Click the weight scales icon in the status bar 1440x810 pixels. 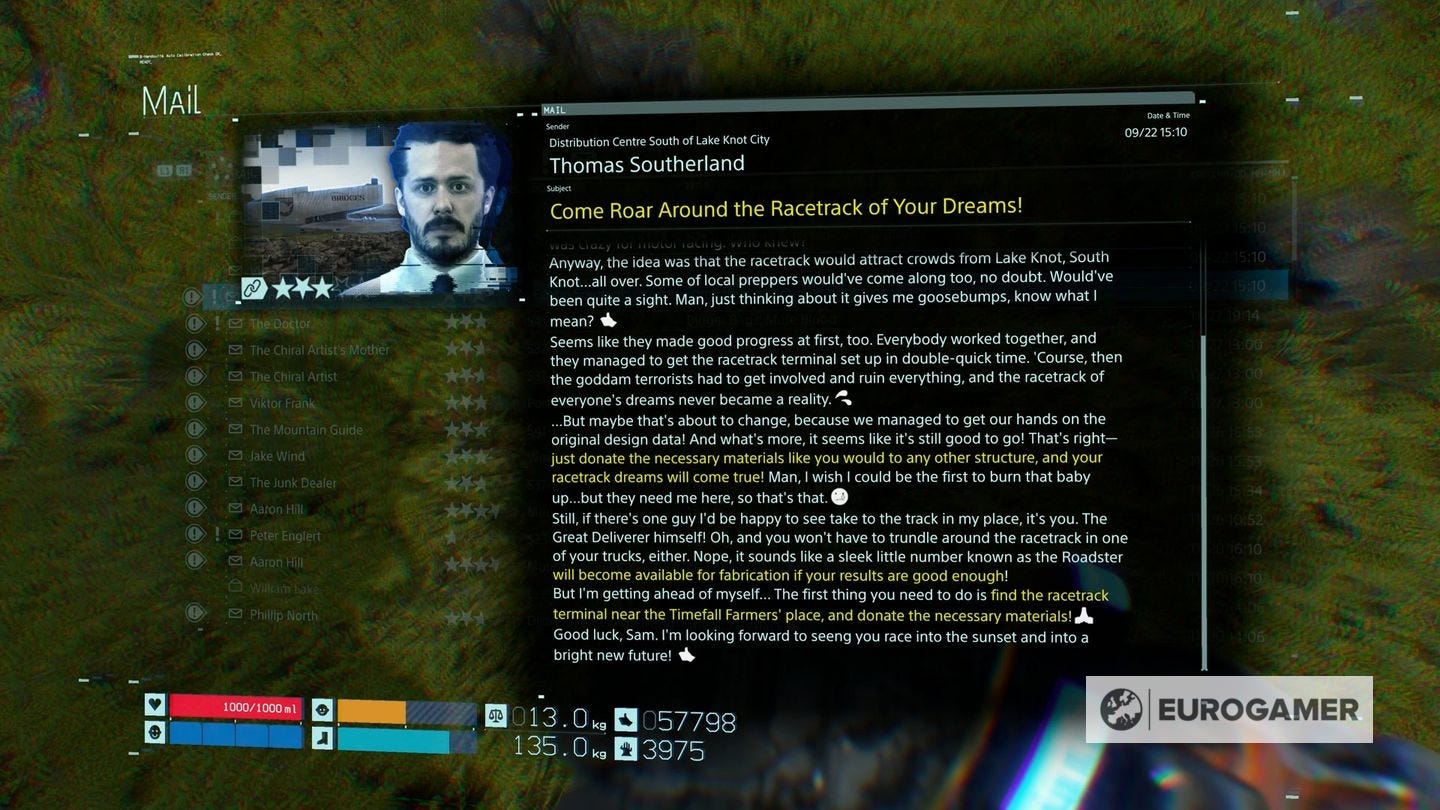497,717
